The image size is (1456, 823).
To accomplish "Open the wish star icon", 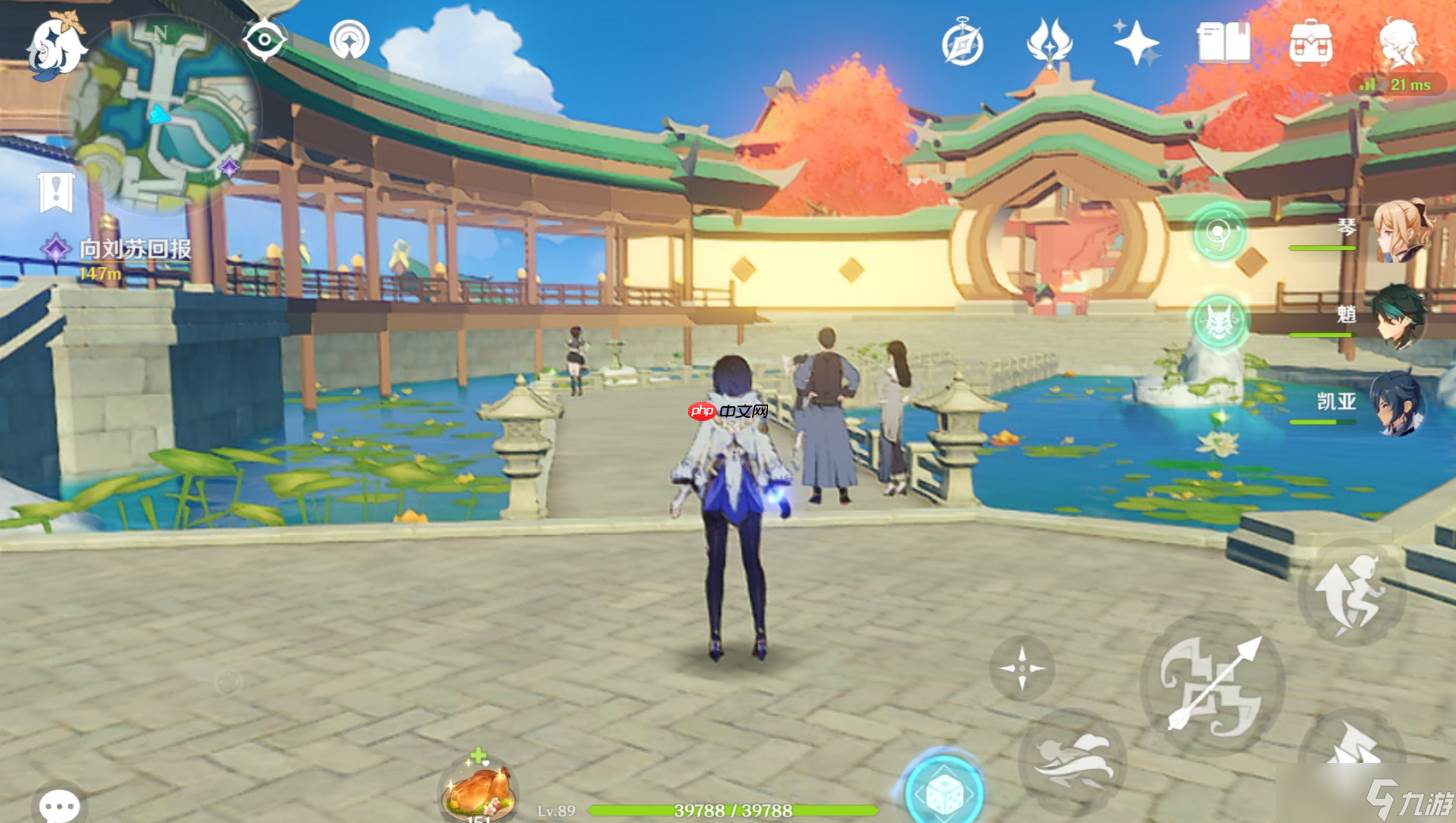I will [x=1136, y=43].
